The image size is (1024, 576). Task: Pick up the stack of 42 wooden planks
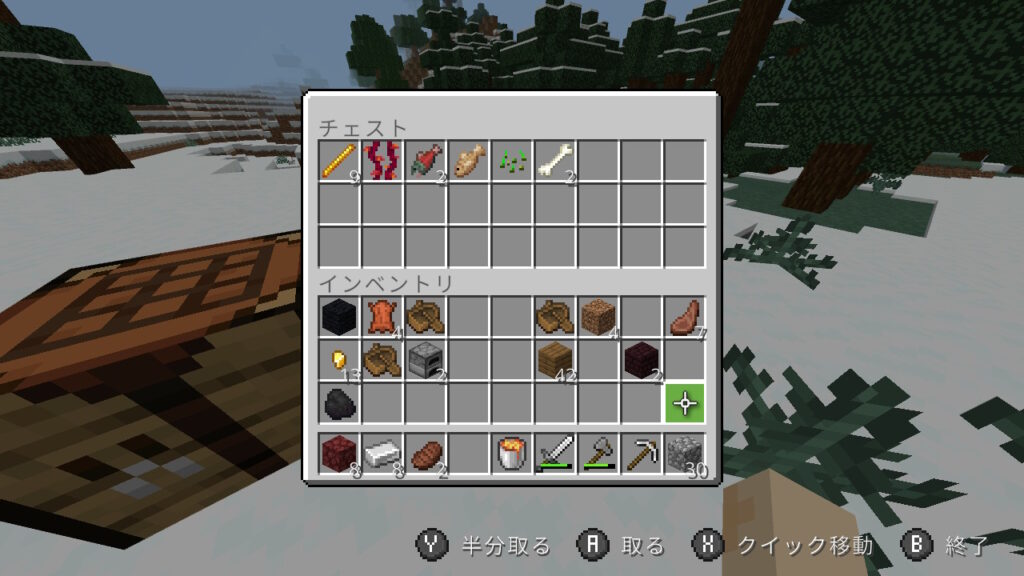(x=555, y=359)
